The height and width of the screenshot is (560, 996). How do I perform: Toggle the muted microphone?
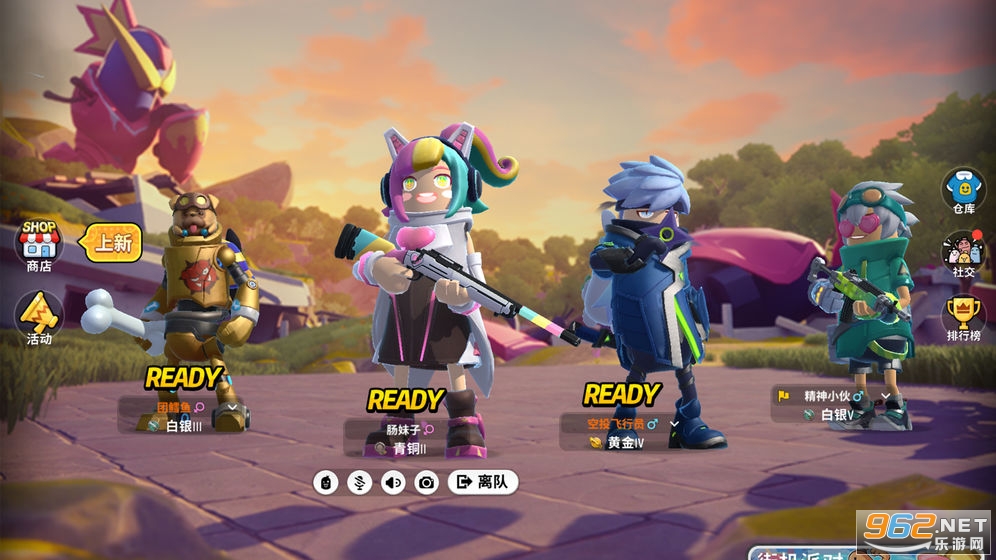pos(359,482)
